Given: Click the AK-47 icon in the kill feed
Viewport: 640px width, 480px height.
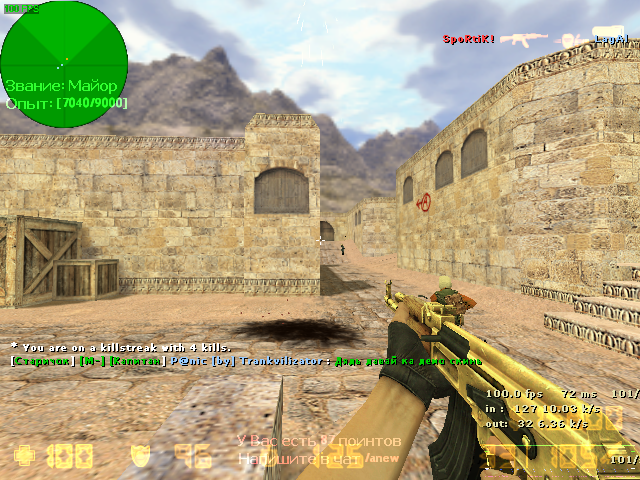Looking at the screenshot, I should [x=523, y=40].
